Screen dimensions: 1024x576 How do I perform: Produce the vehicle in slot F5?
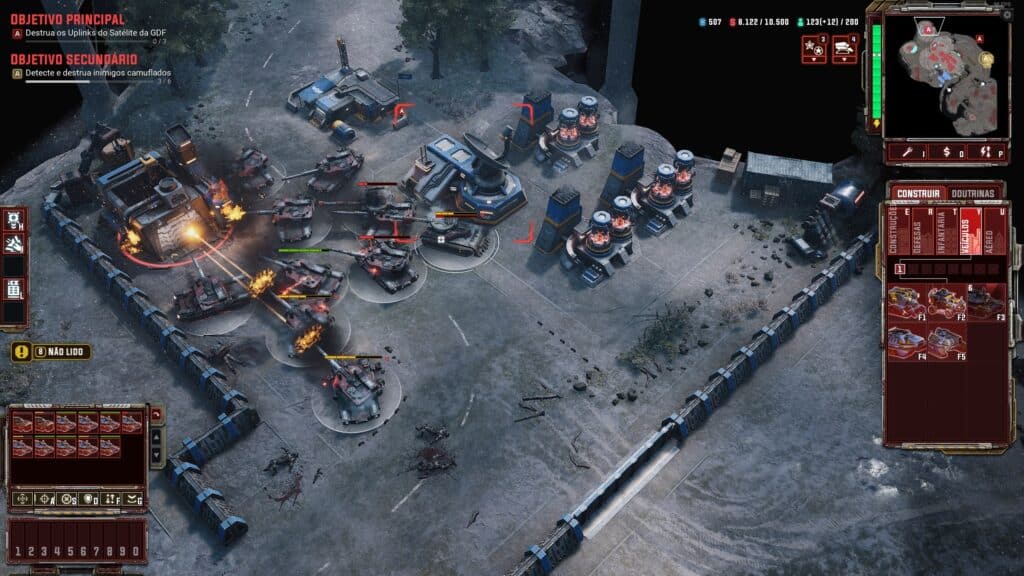(945, 342)
